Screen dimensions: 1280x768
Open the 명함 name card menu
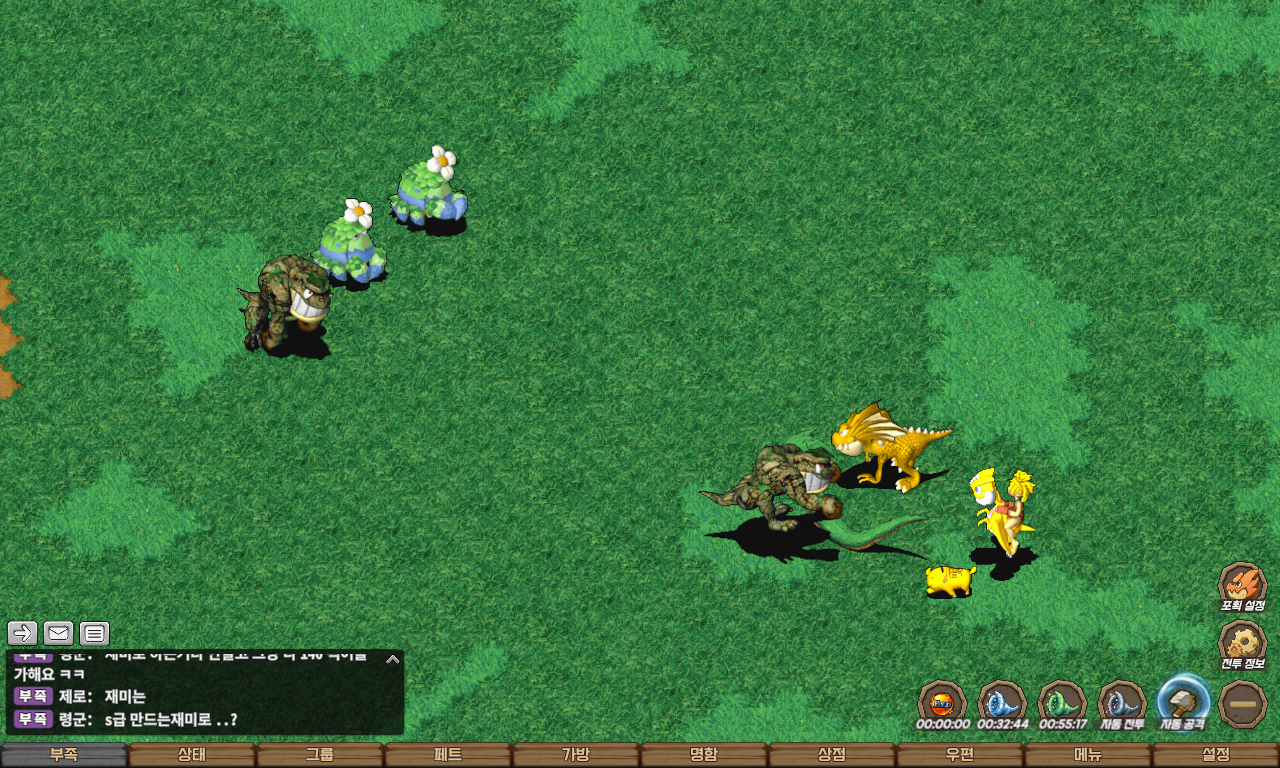point(704,755)
